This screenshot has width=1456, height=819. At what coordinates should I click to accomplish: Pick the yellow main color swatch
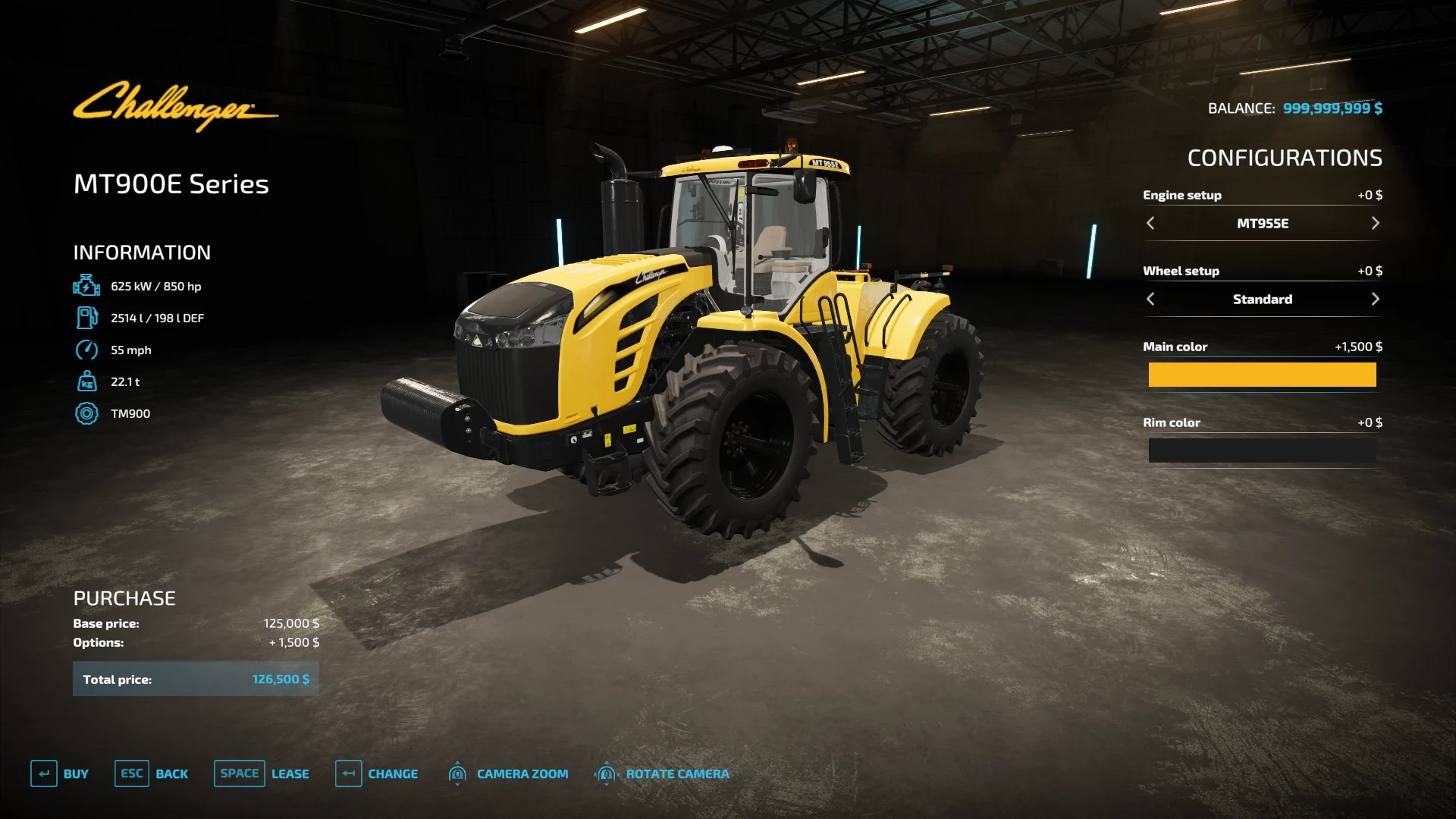[x=1262, y=375]
